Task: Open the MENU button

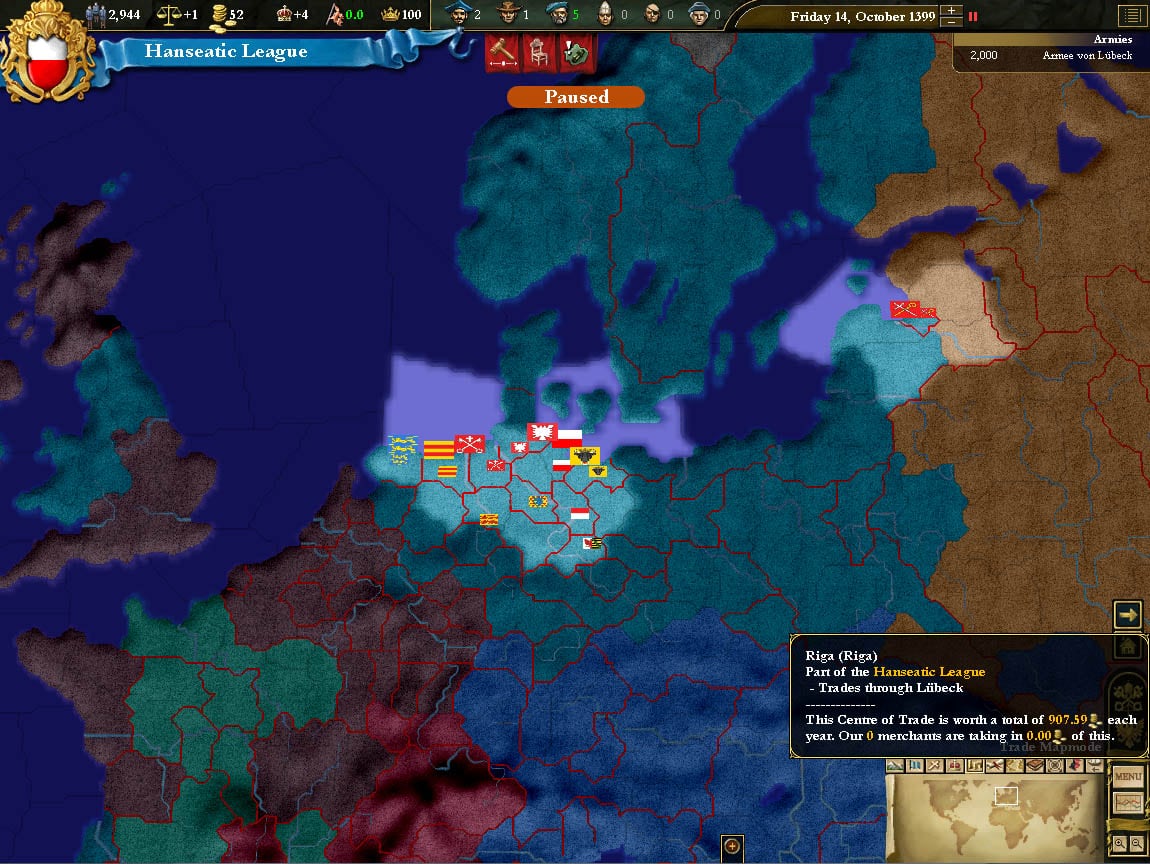Action: (1128, 777)
